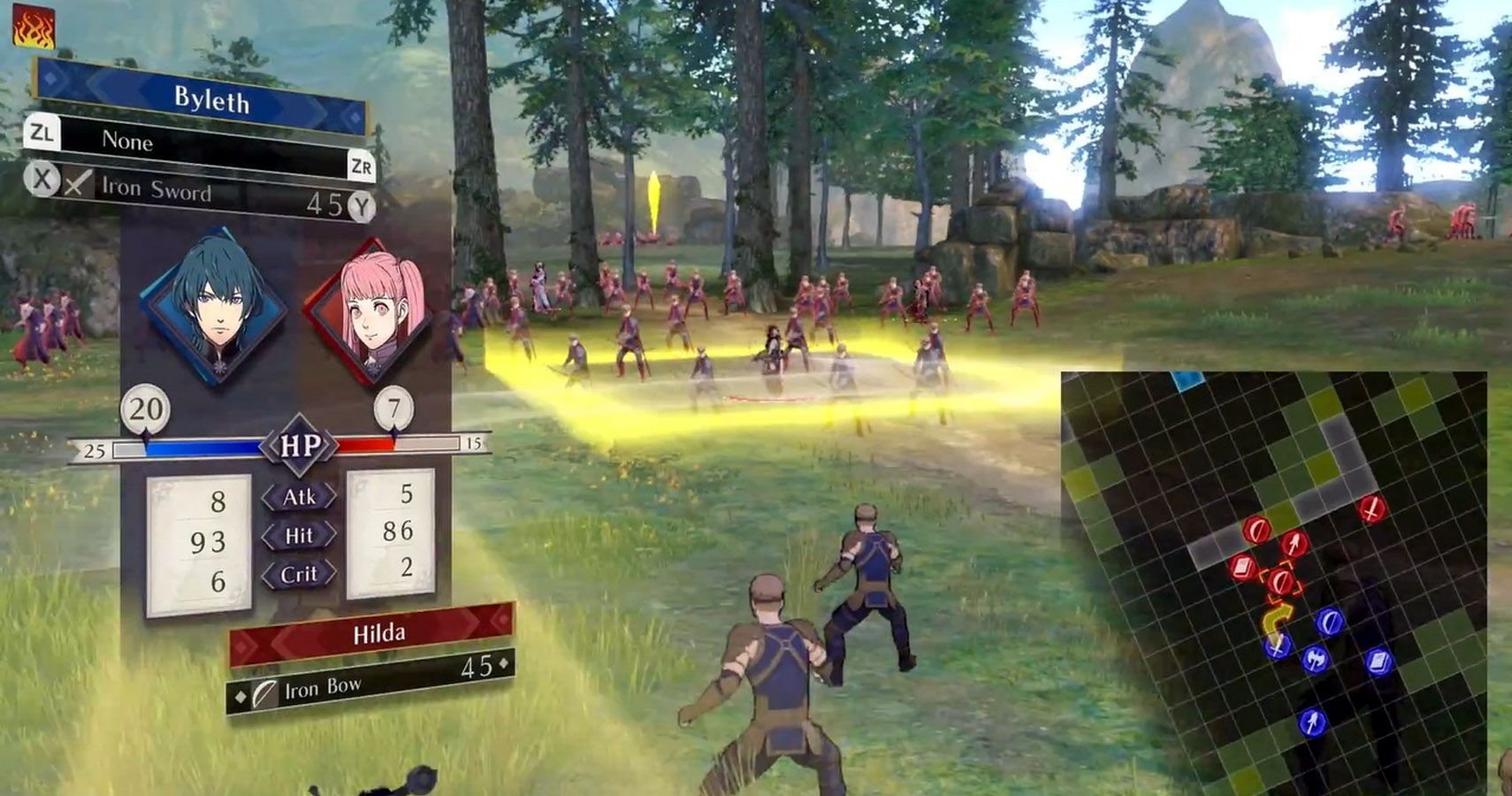
Task: Expand the Atk stat chevron
Action: coord(302,497)
